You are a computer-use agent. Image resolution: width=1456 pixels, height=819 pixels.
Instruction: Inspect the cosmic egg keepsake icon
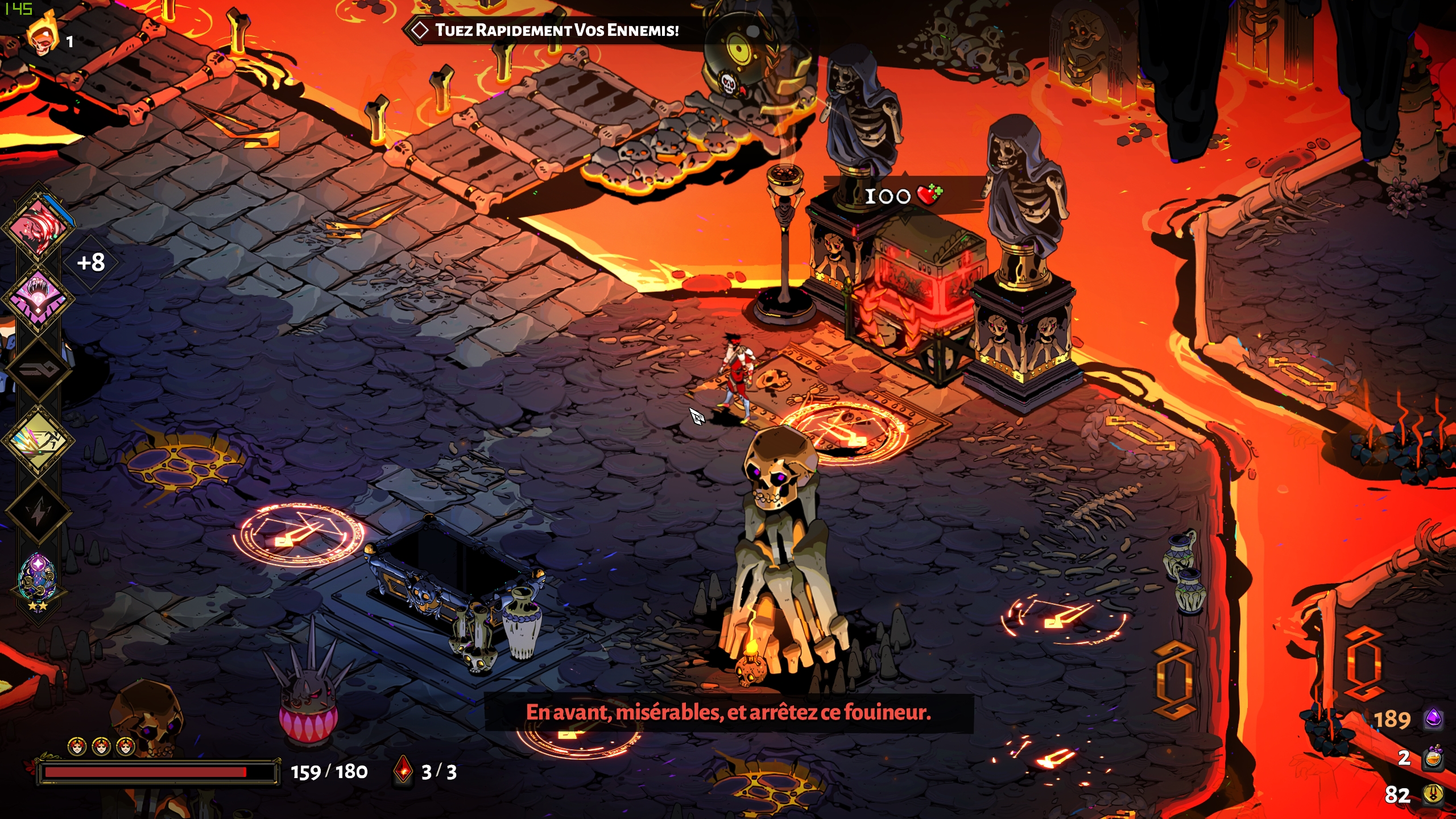(38, 578)
